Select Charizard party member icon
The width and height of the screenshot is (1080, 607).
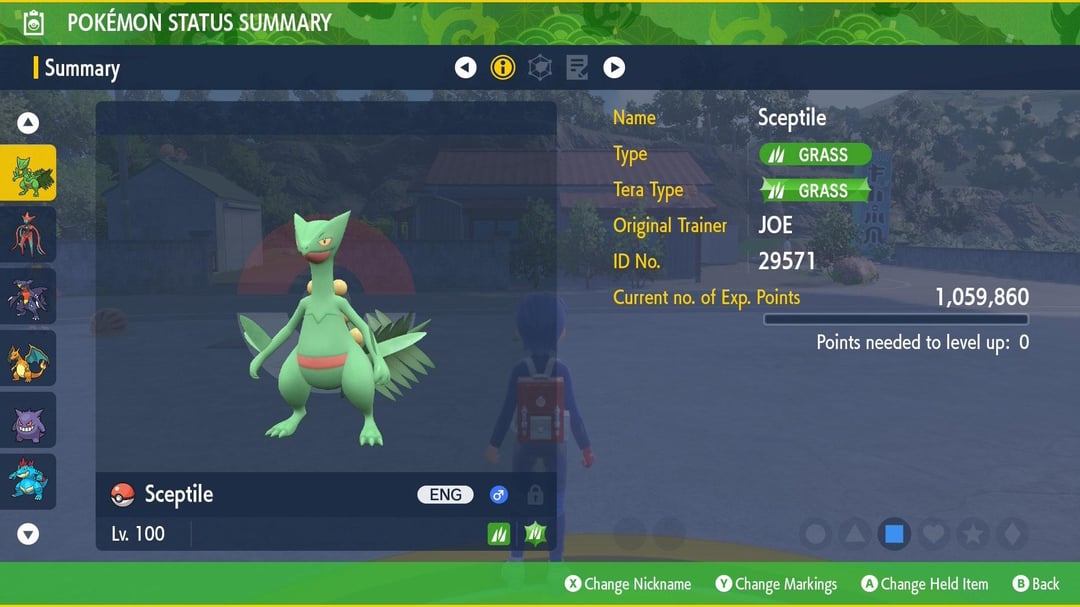click(28, 359)
